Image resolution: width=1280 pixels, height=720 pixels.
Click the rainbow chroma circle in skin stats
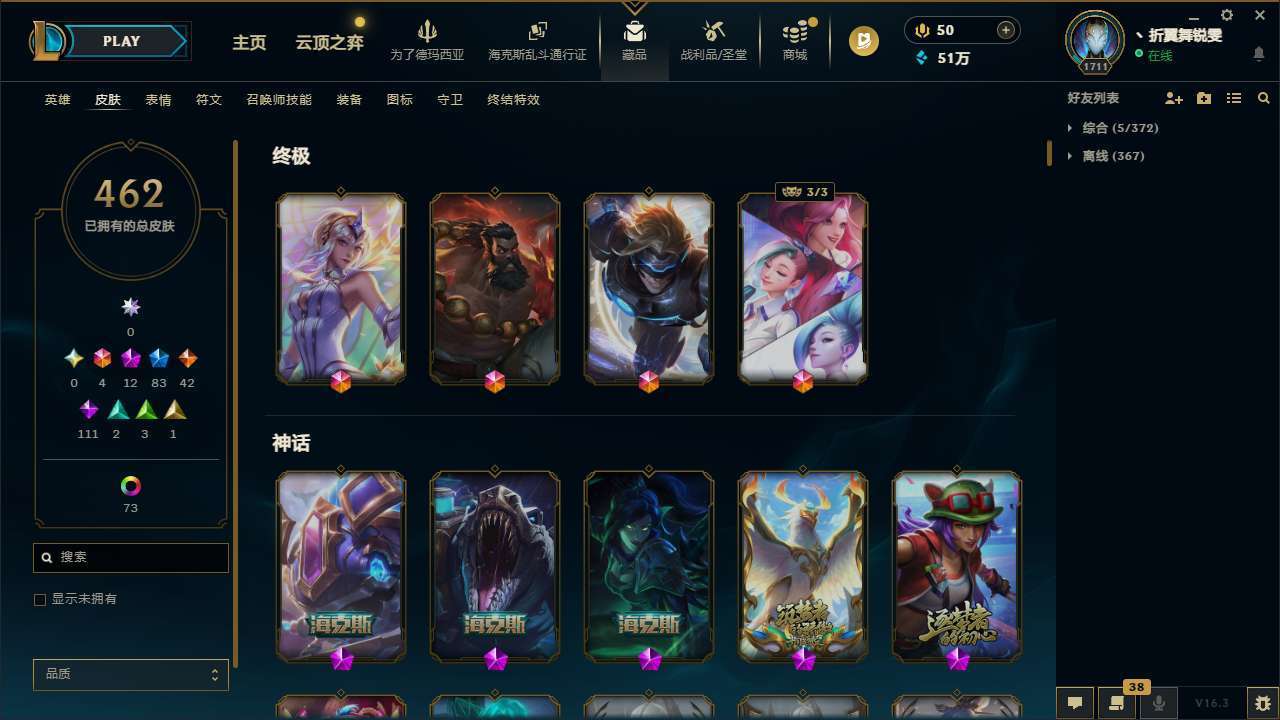tap(130, 483)
